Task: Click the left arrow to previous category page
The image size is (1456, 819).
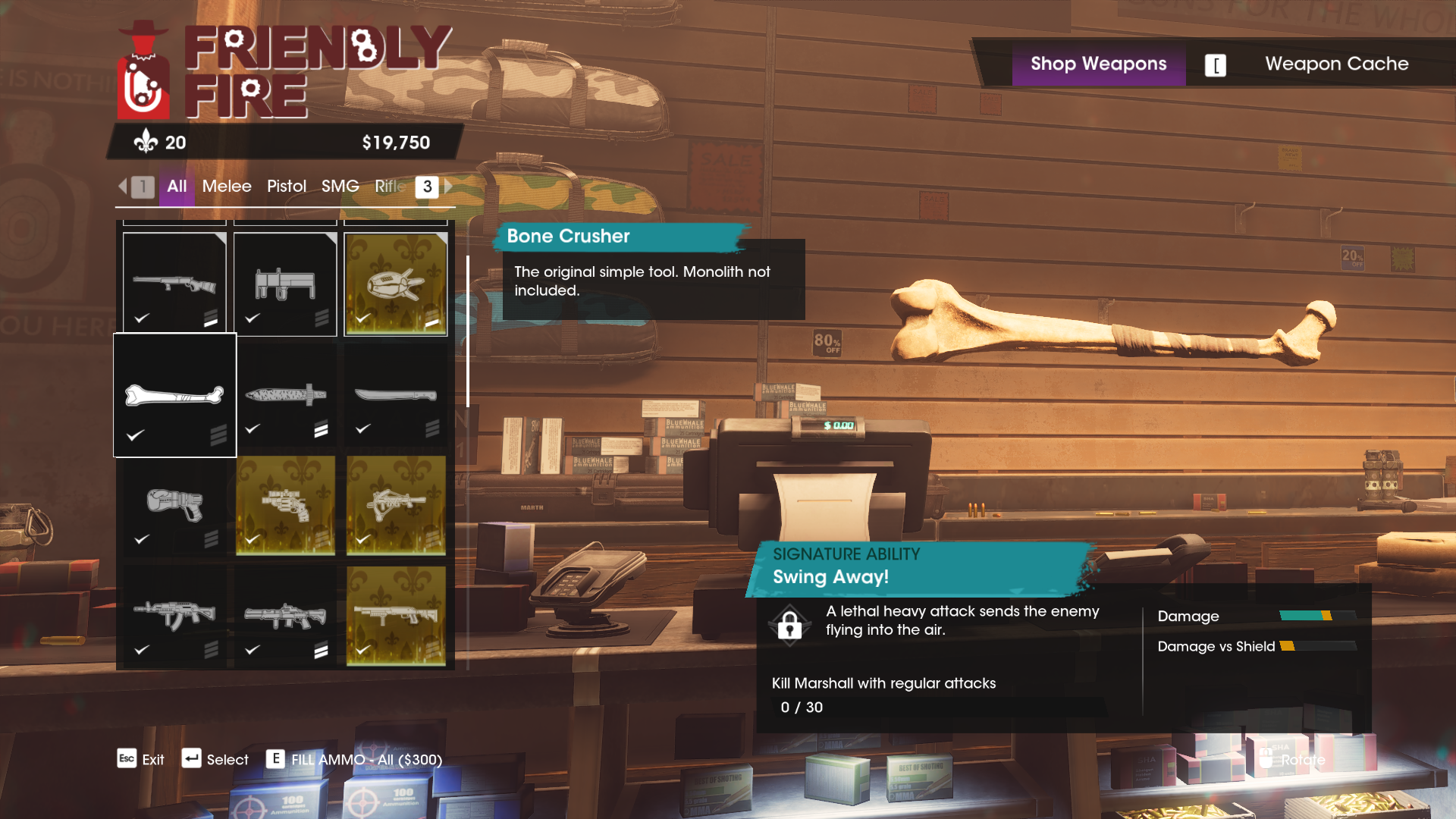Action: point(124,187)
